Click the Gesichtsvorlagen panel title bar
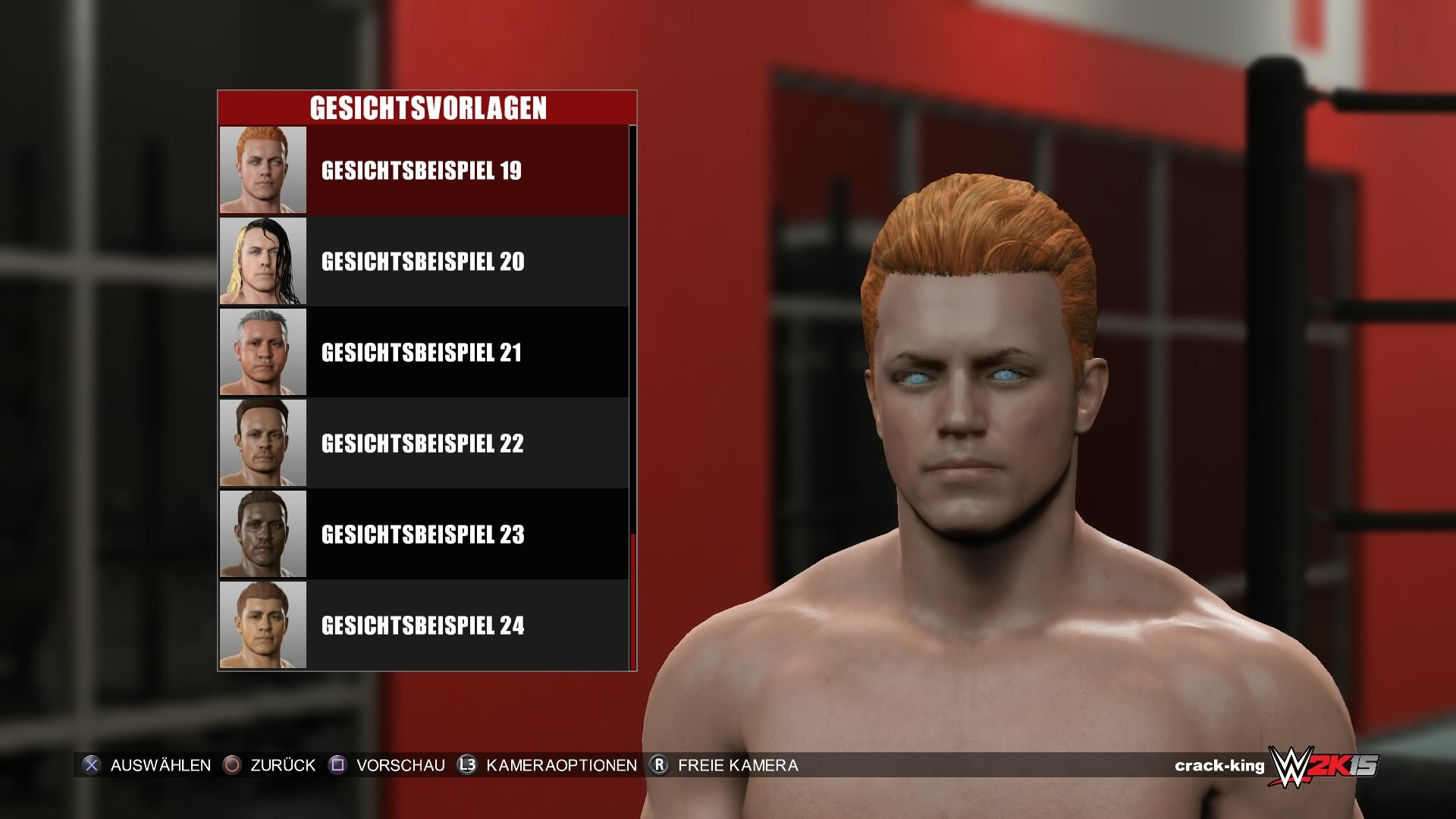1456x819 pixels. (x=427, y=107)
